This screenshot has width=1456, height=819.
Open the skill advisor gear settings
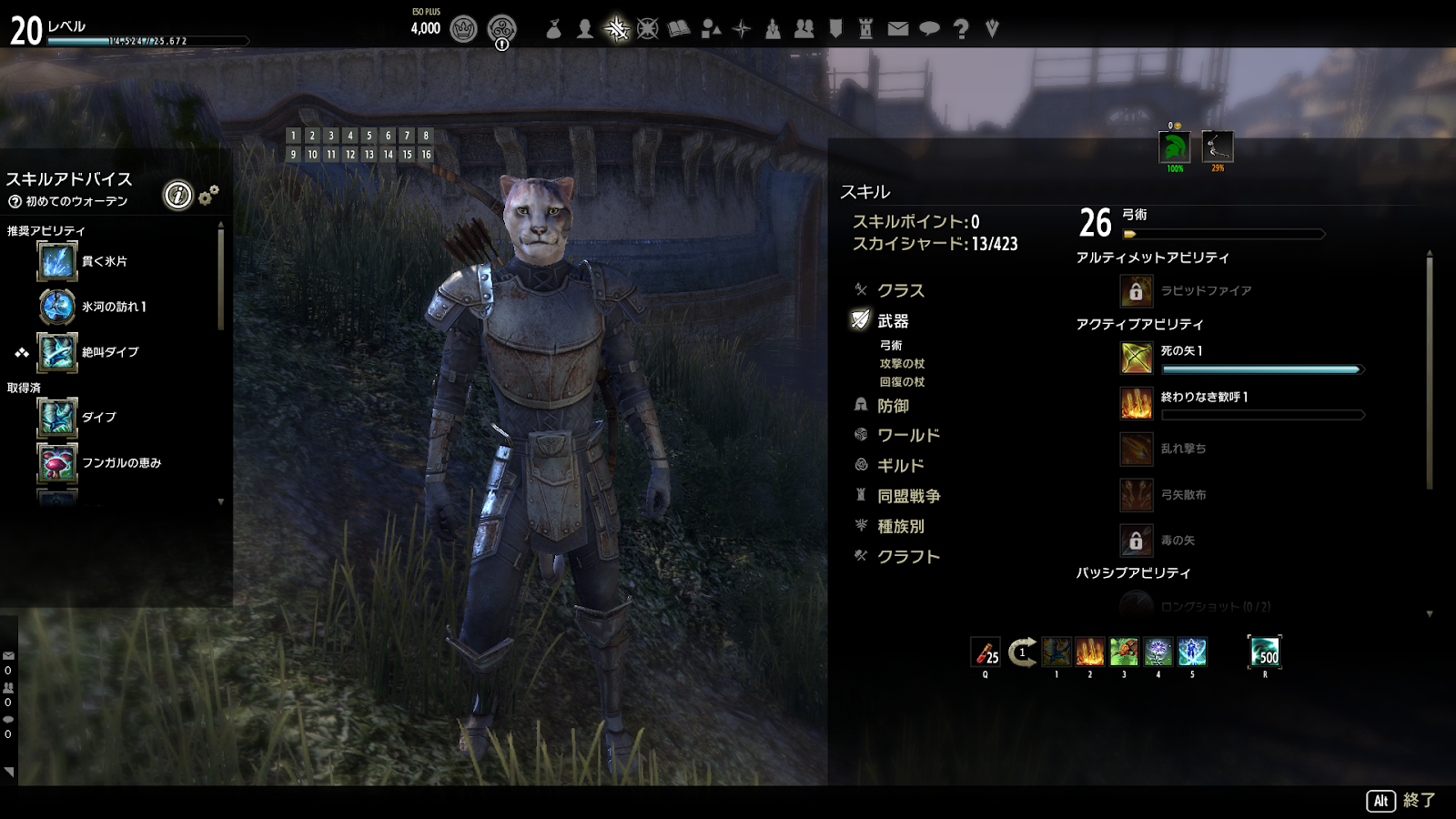(x=208, y=195)
